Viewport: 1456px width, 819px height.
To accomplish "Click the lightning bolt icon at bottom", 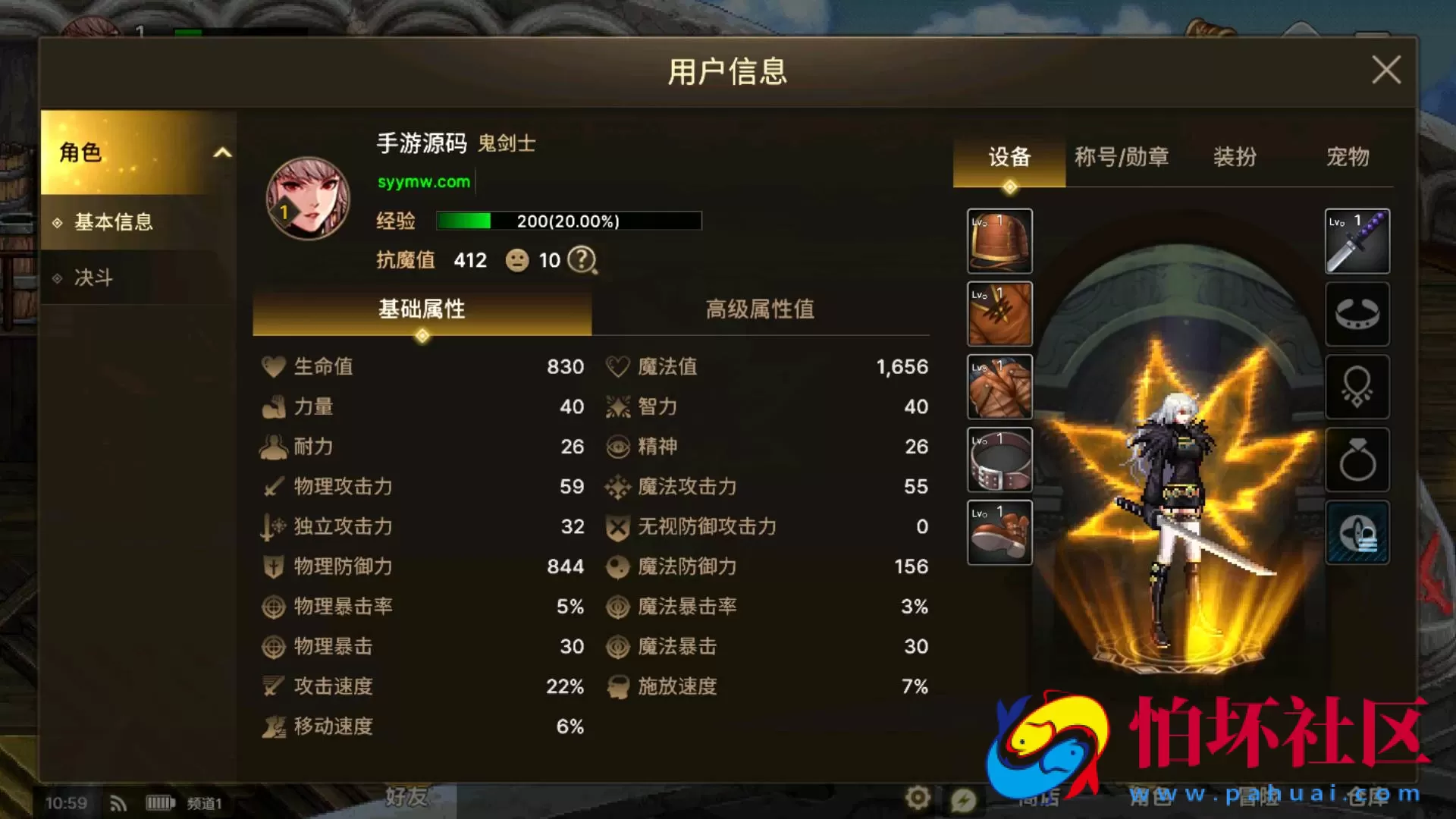I will coord(965,799).
